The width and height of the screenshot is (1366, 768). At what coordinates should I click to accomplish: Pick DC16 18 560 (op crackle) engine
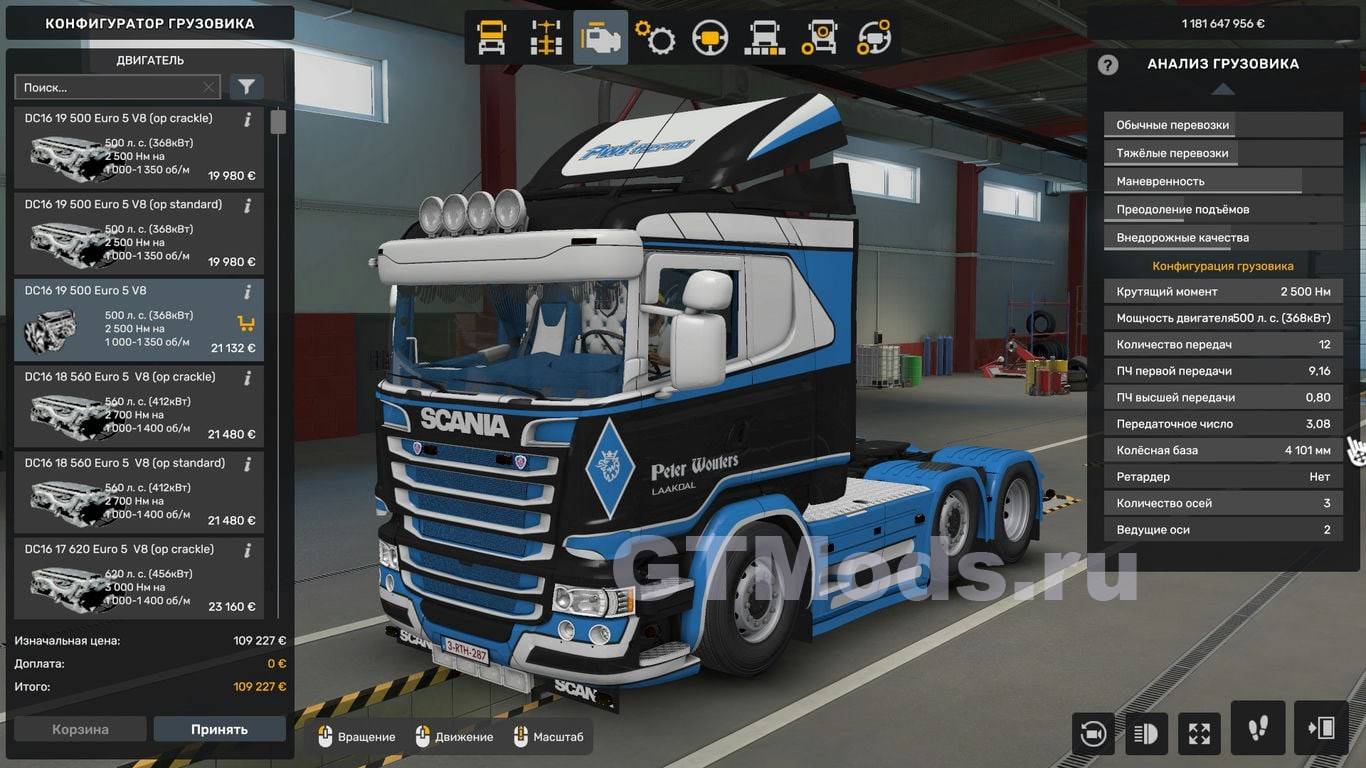139,406
